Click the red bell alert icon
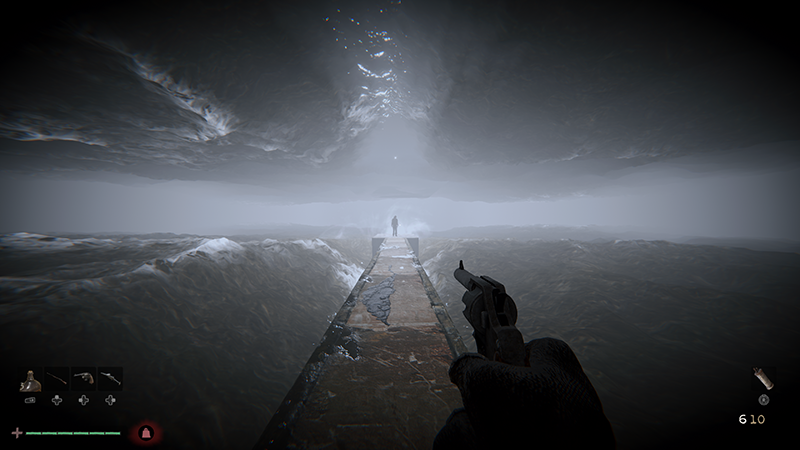Screen dimensions: 800x450 146,433
